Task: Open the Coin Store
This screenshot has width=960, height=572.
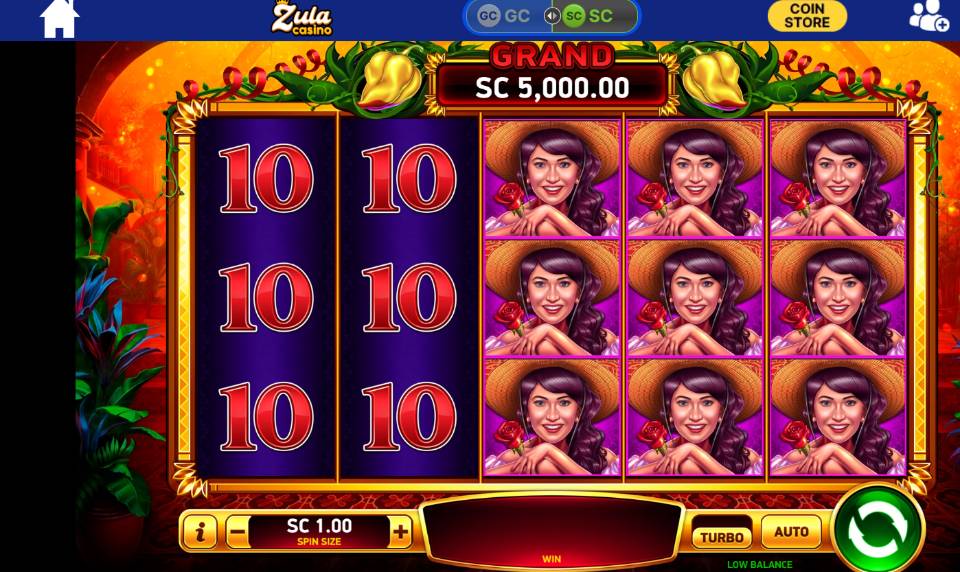Action: 806,16
